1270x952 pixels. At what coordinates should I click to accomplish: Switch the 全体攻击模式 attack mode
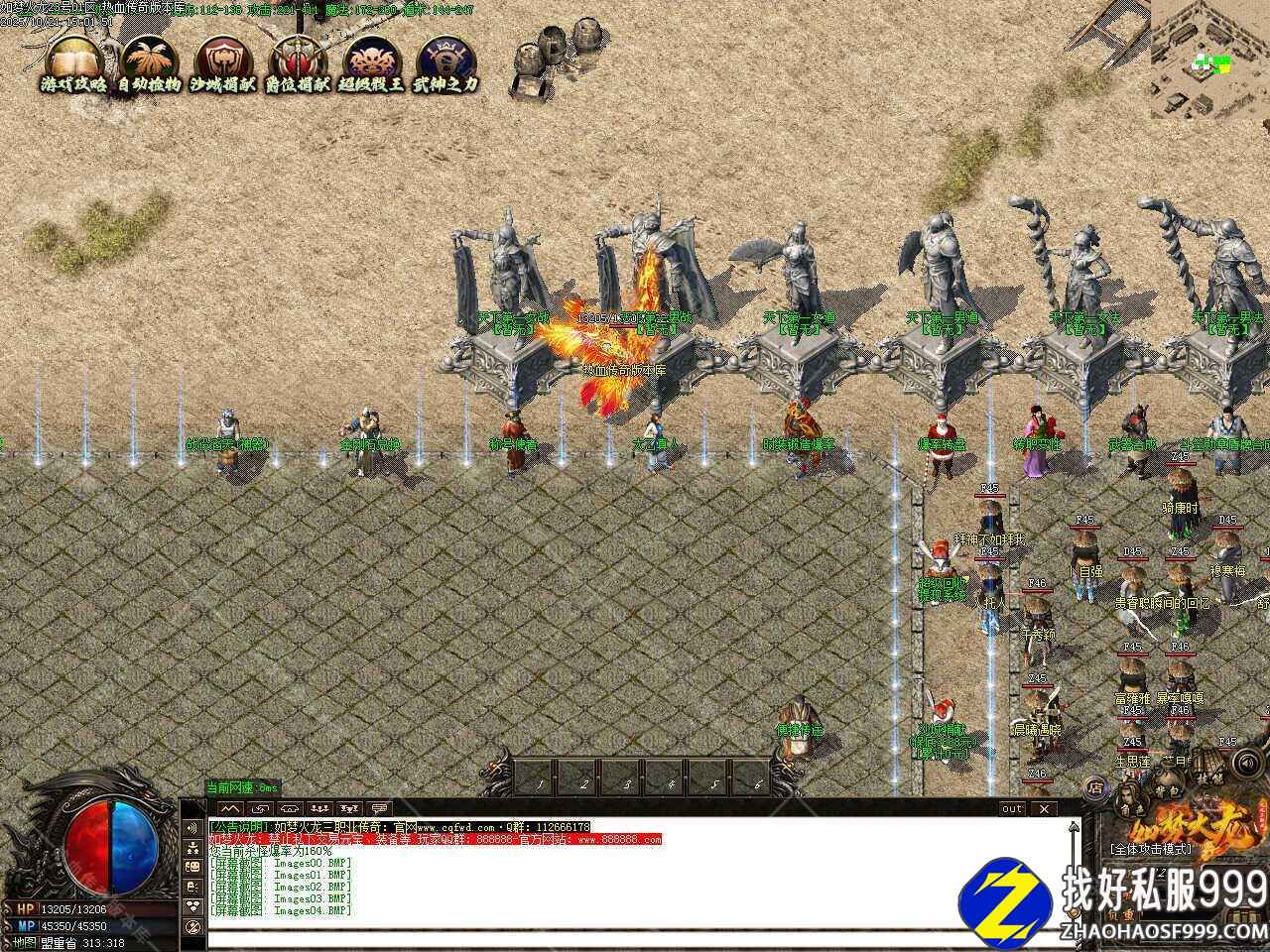[x=1151, y=850]
